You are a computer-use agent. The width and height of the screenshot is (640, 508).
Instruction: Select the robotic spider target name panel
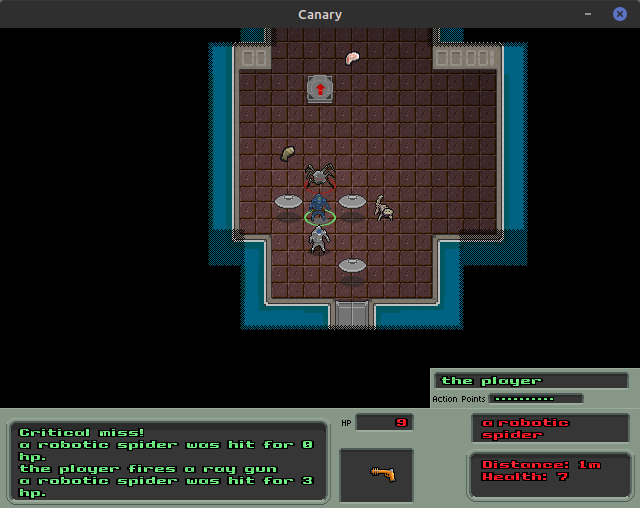click(x=549, y=428)
